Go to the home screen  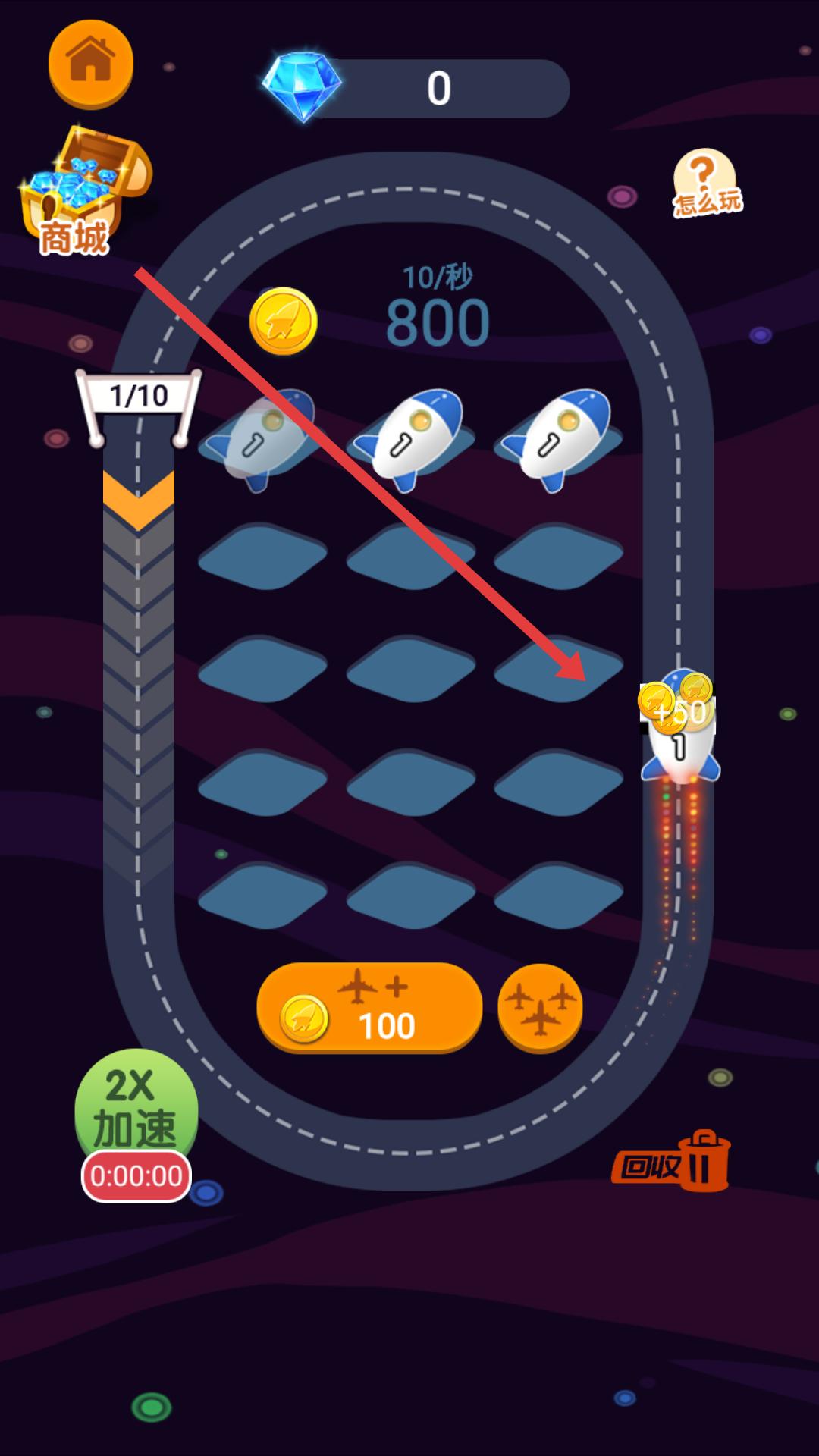coord(90,64)
